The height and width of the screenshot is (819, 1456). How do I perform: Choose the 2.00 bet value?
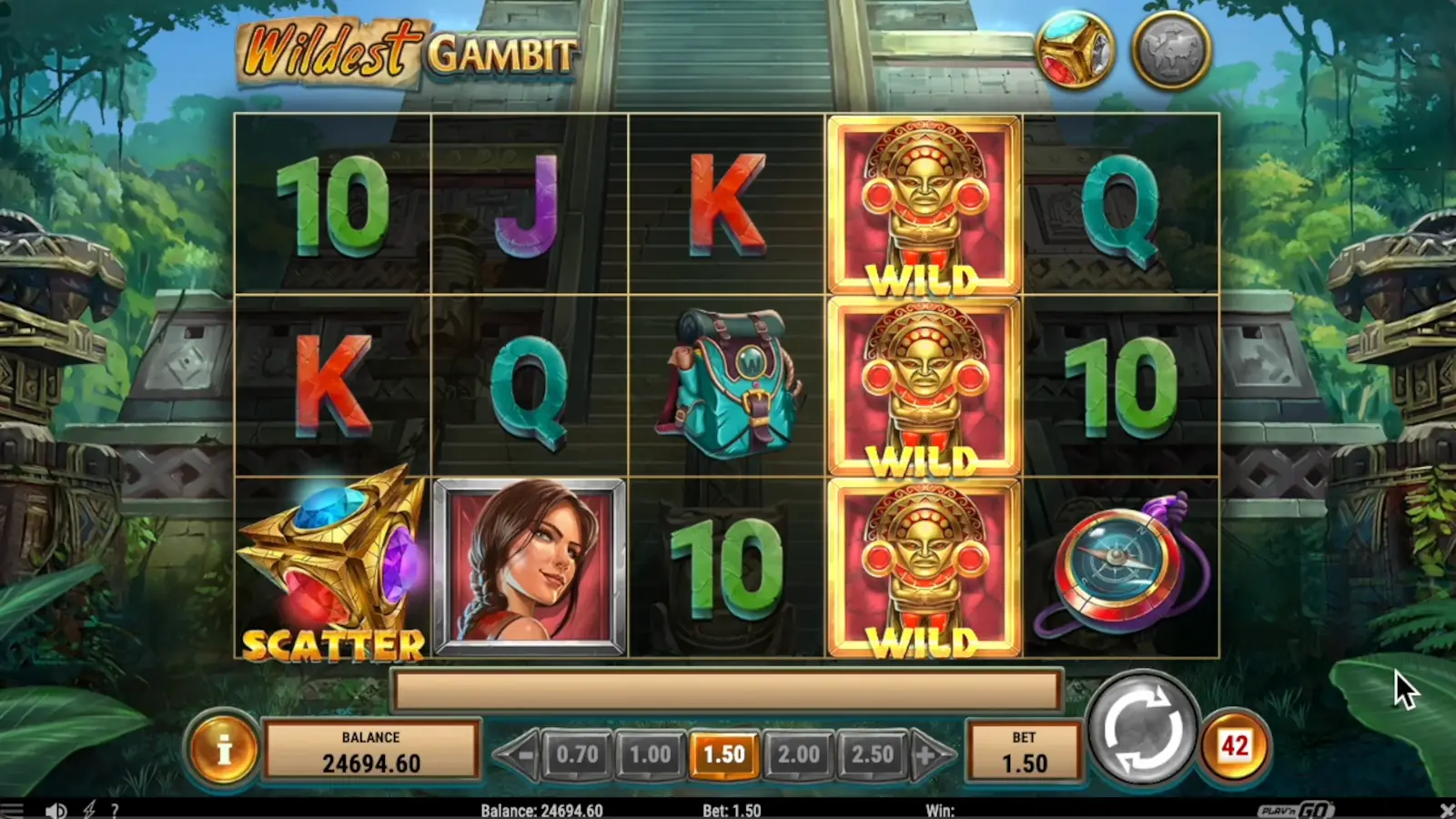(x=799, y=754)
